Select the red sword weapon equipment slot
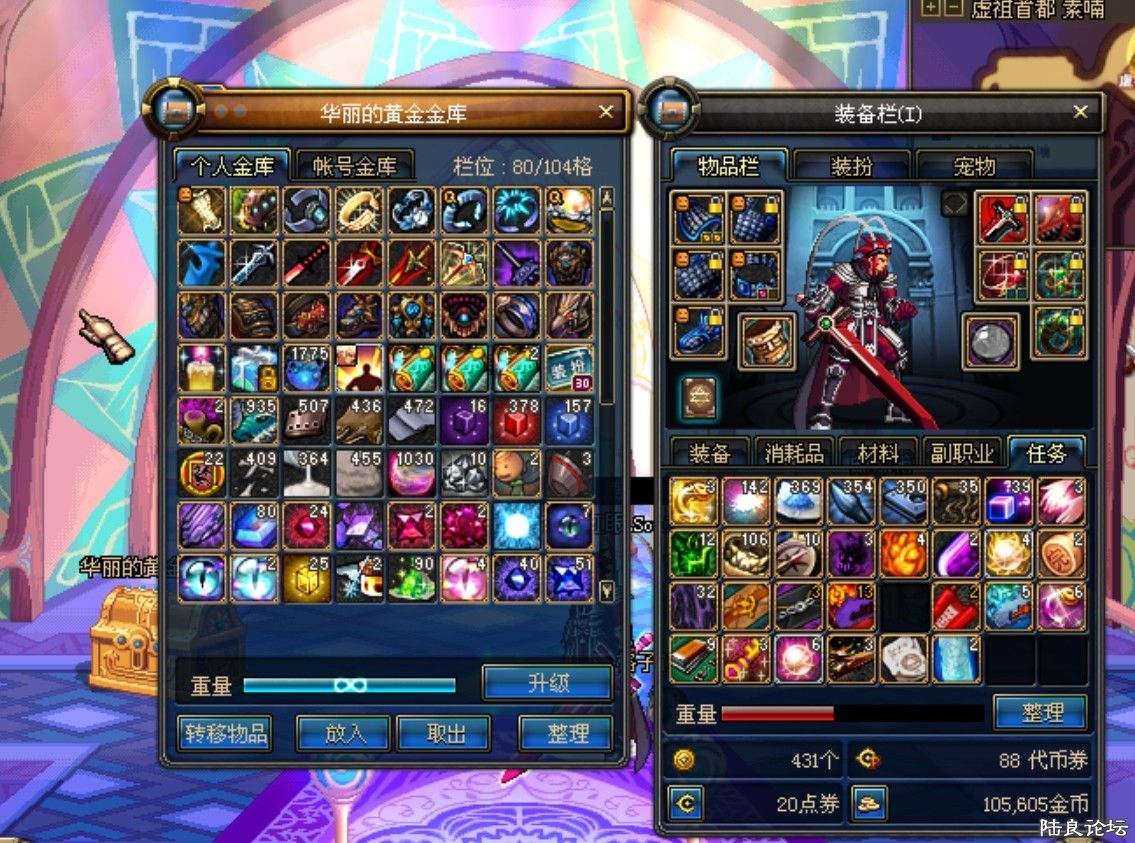The height and width of the screenshot is (843, 1135). [x=1002, y=218]
